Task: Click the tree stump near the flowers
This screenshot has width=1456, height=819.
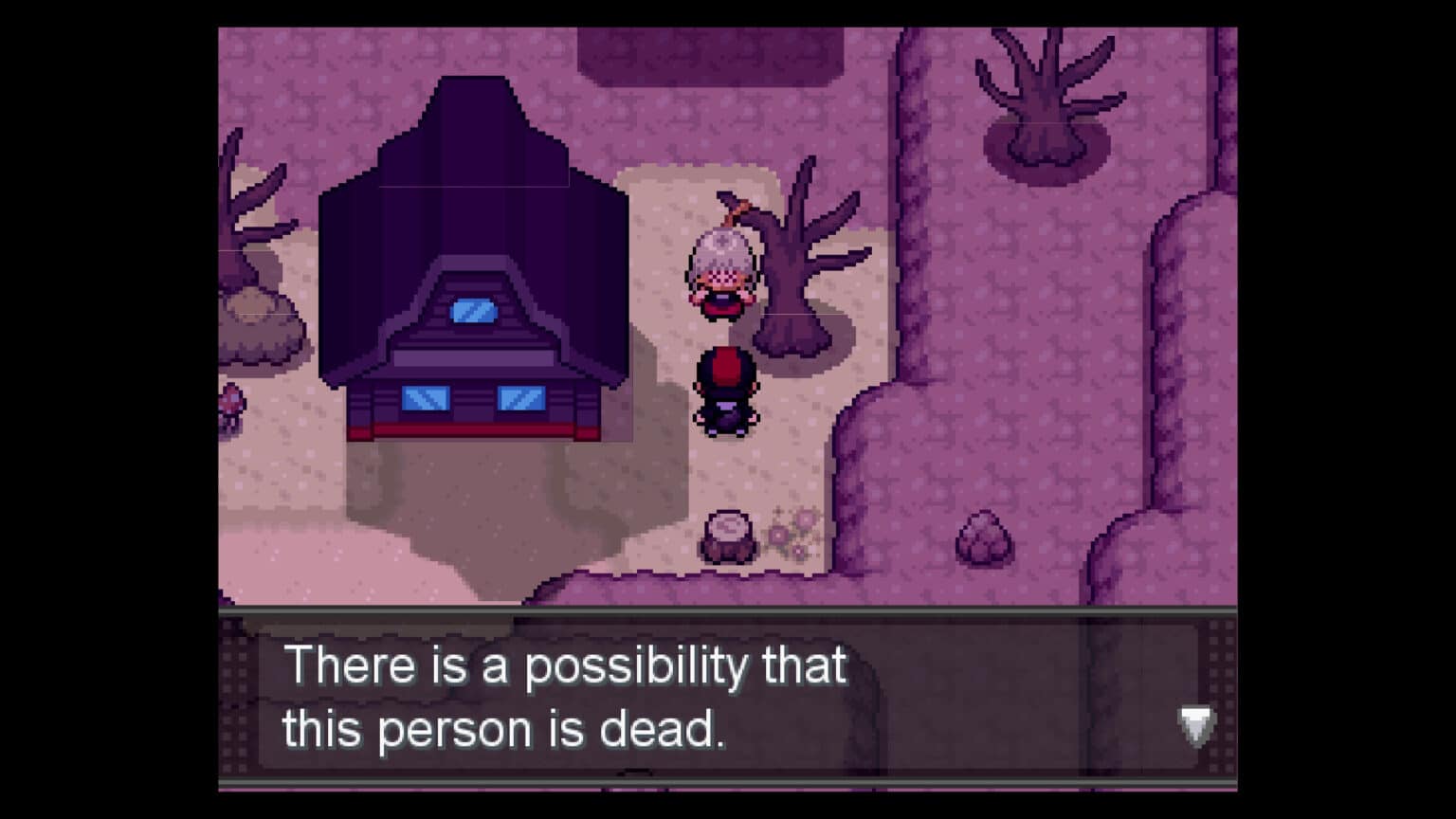Action: tap(728, 533)
